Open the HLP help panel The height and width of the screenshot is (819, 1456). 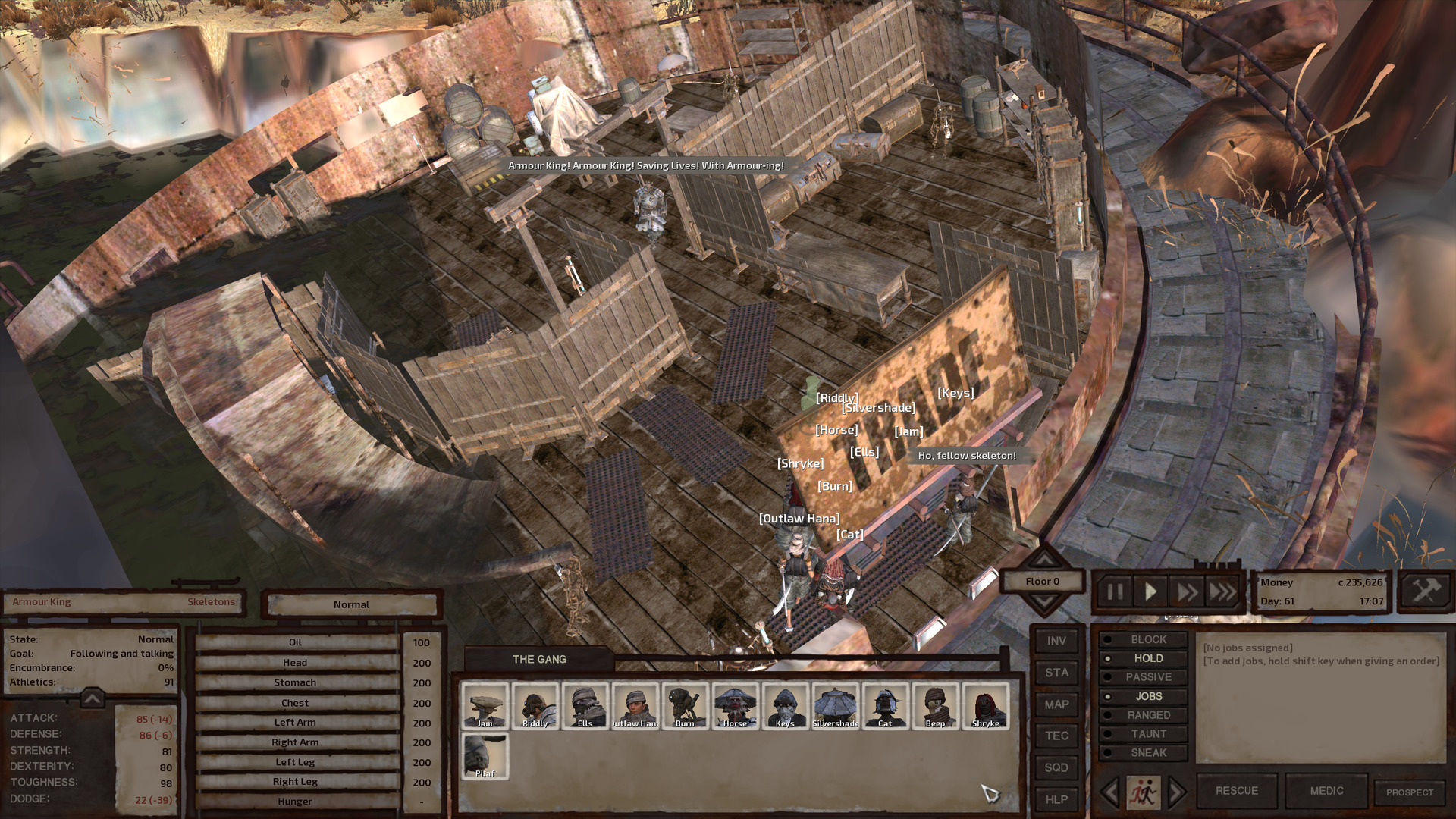(1056, 799)
